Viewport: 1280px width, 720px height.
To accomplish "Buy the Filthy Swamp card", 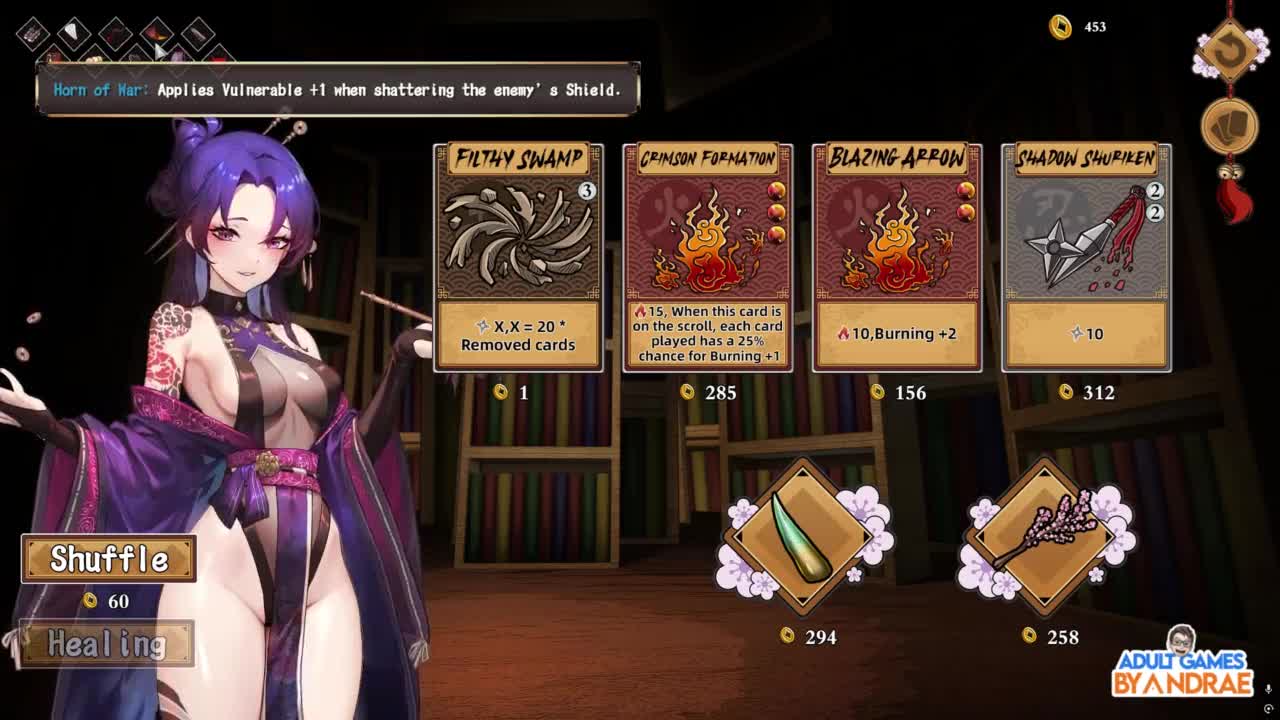I will tap(518, 257).
